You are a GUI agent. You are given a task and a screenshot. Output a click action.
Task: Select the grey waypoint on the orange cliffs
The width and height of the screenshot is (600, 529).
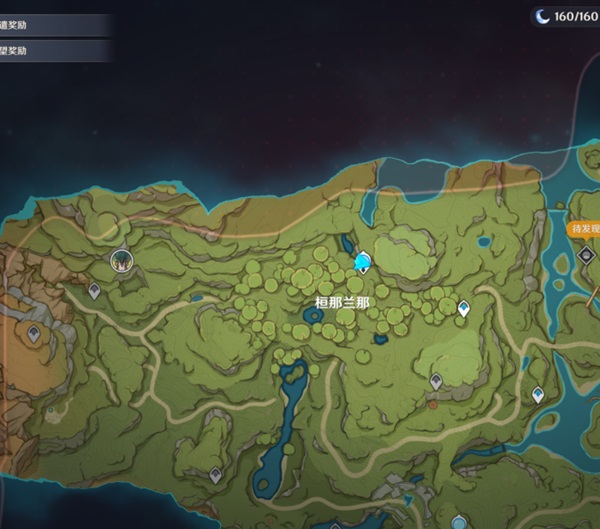[33, 333]
